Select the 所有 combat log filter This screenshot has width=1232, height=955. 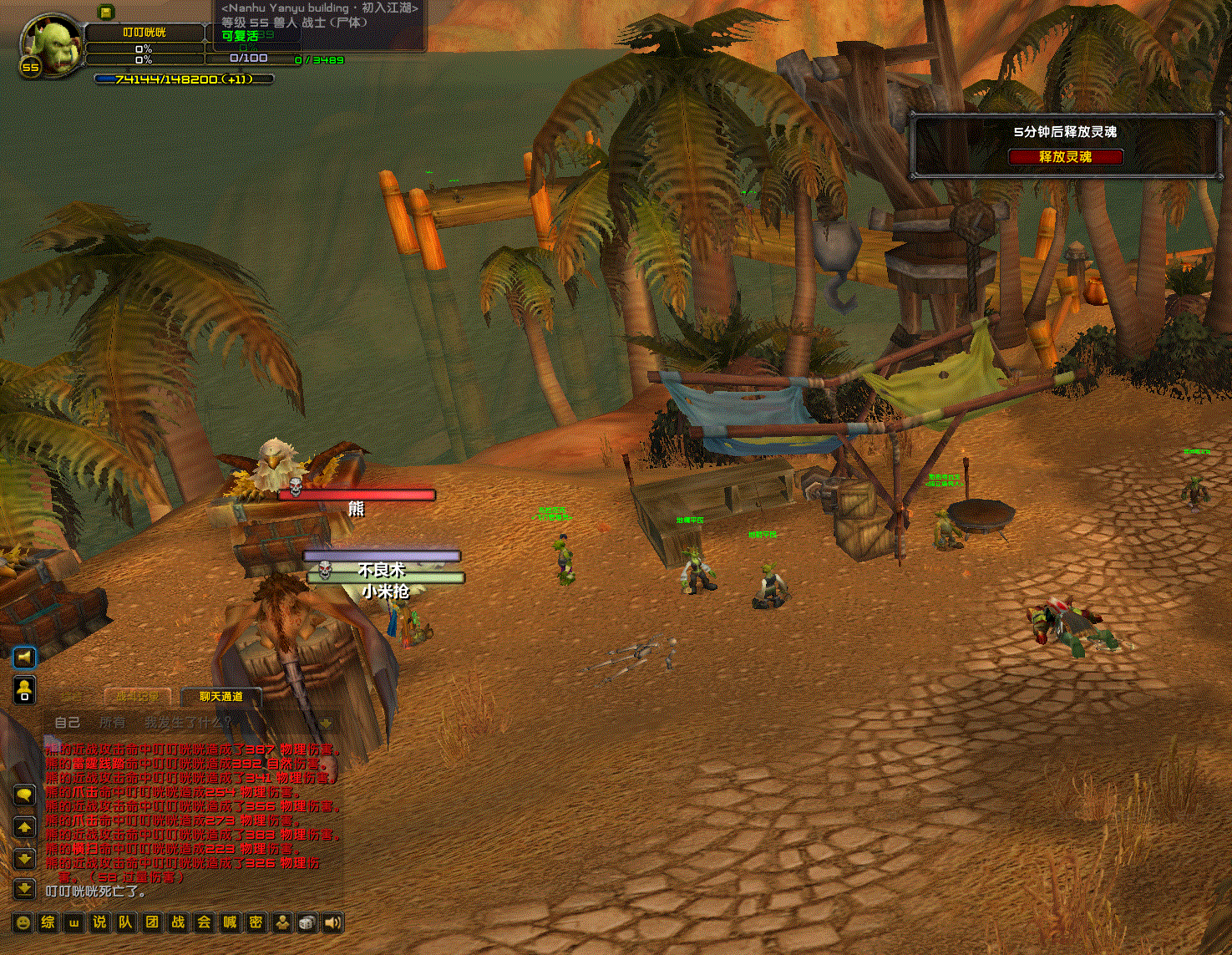point(112,722)
